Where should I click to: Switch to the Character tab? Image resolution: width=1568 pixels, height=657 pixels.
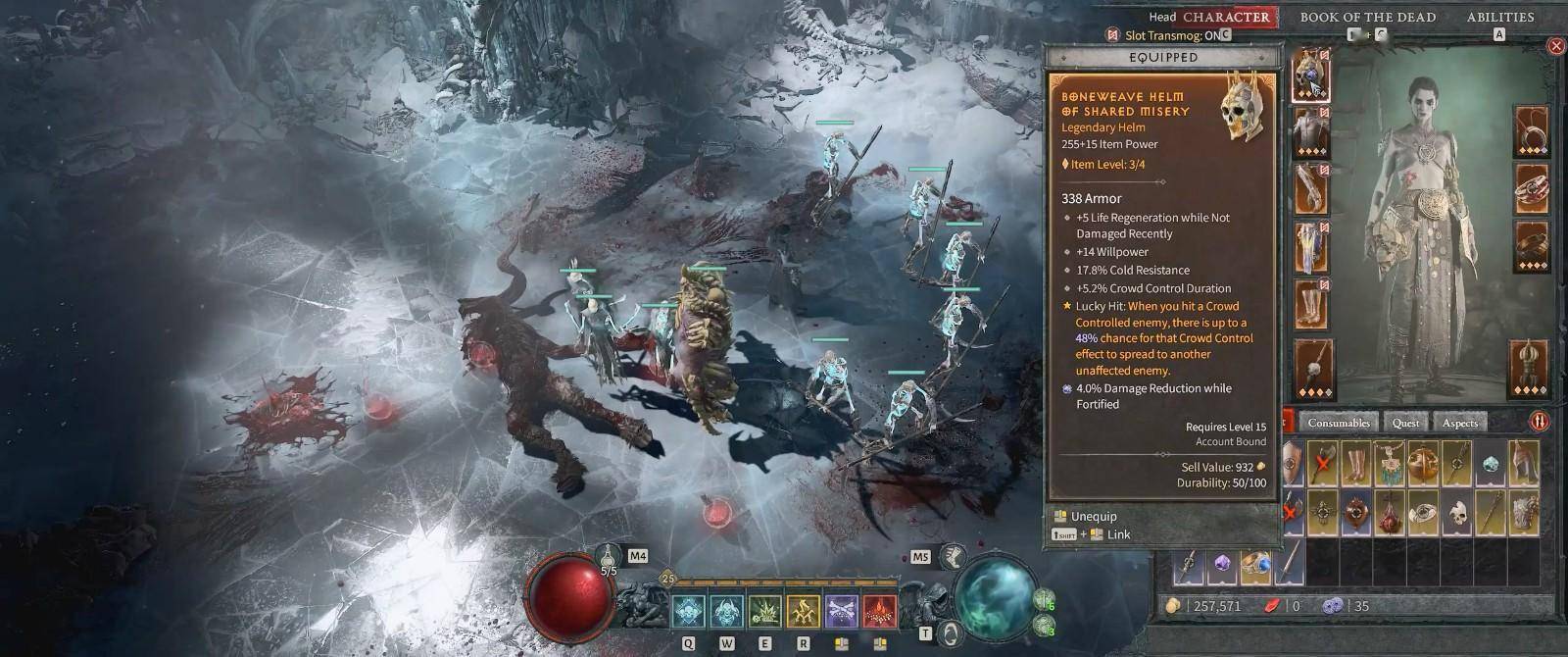coord(1226,17)
